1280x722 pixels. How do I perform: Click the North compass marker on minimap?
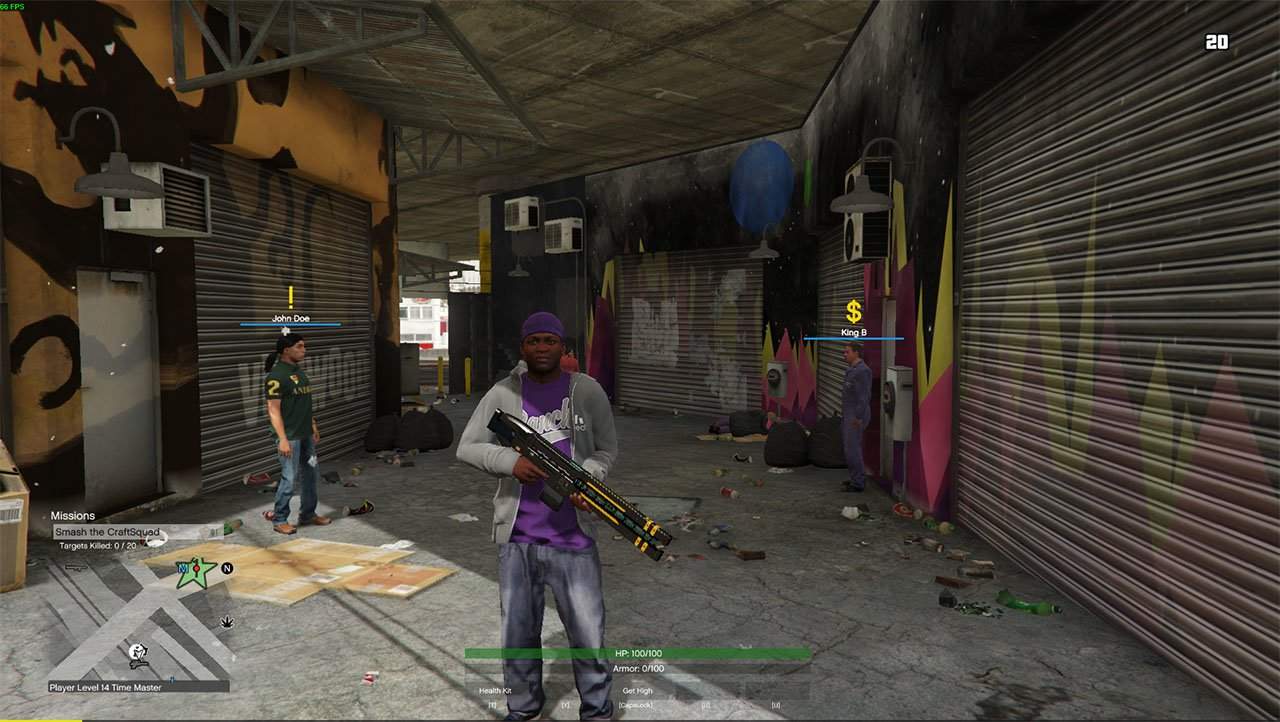point(227,568)
